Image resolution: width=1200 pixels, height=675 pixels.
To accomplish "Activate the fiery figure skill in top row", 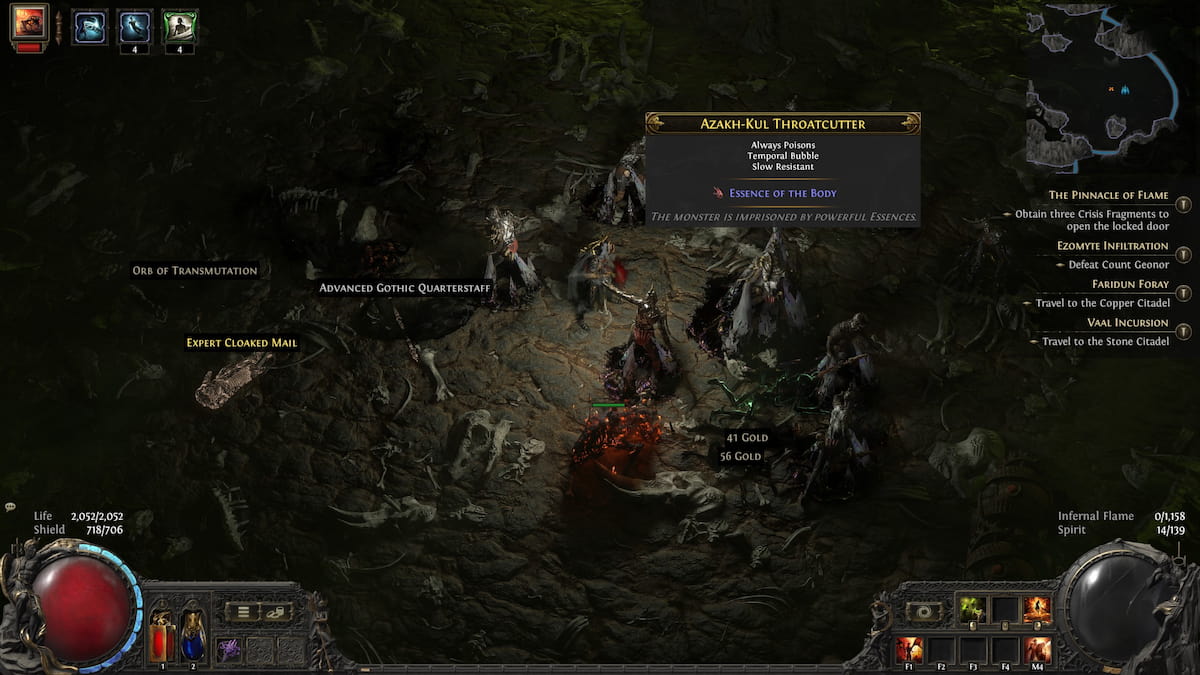I will [1037, 609].
